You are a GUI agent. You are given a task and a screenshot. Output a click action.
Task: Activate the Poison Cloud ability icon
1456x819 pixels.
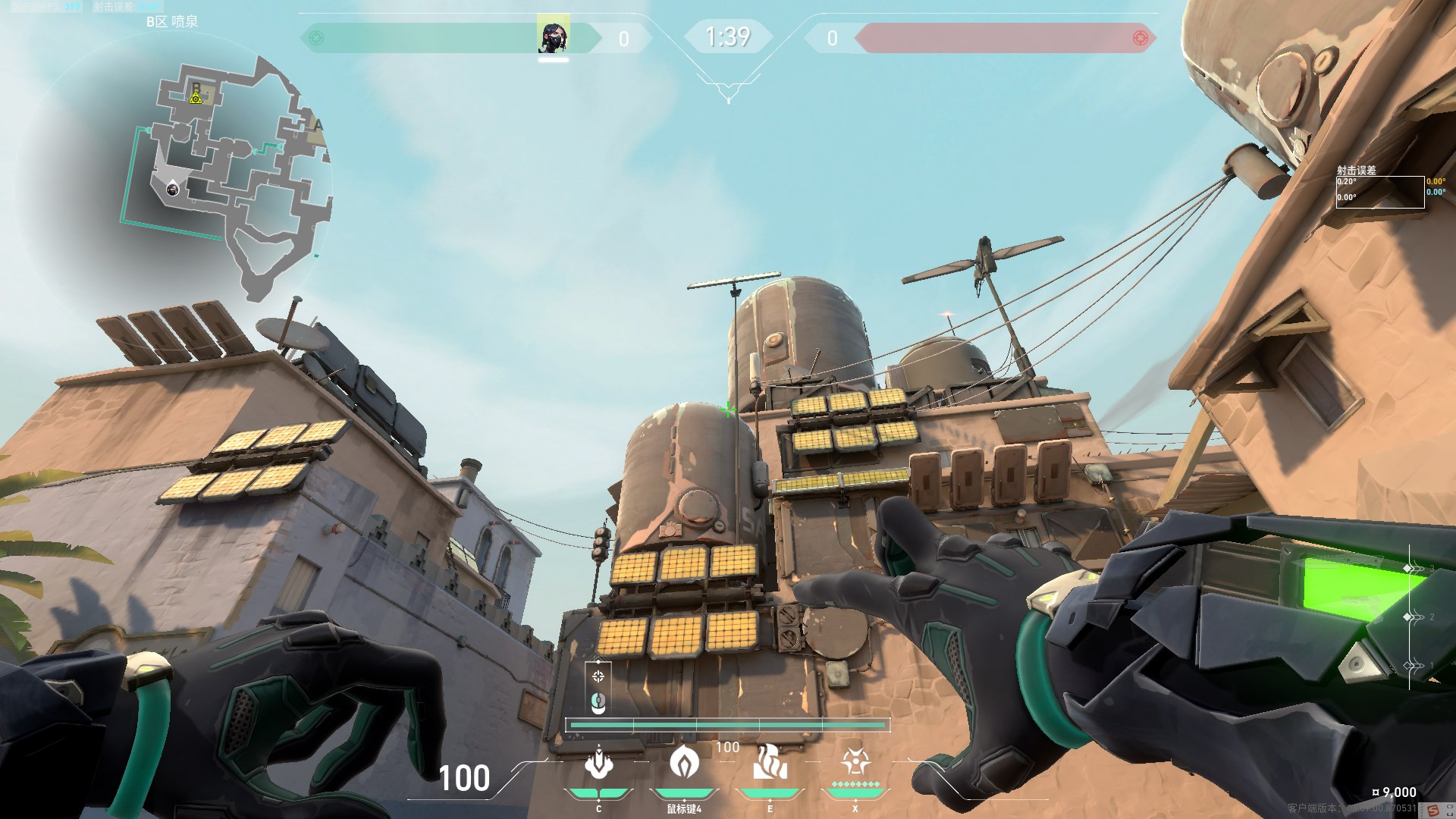coord(684,761)
